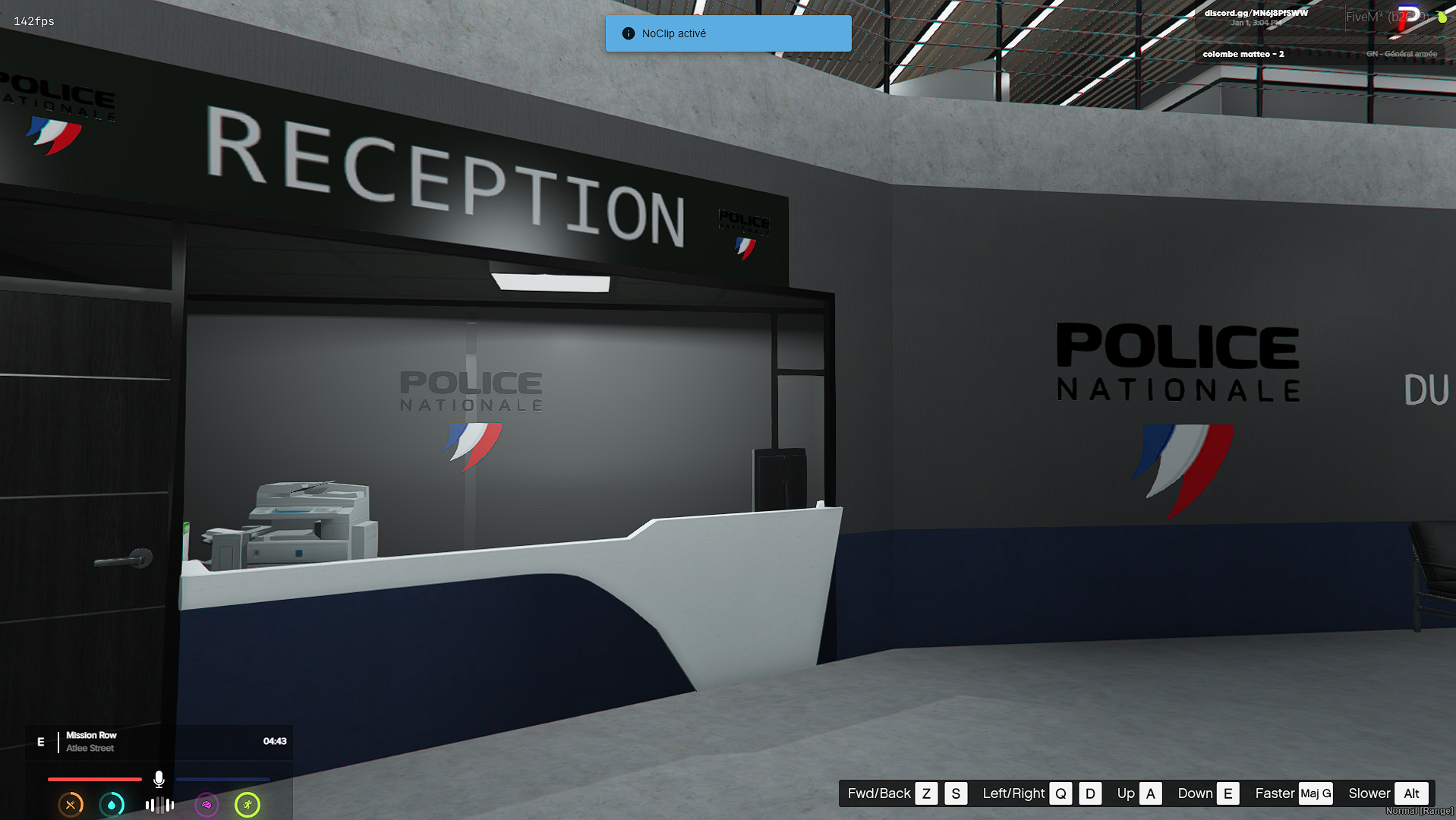Click the voice activity bars indicator

pyautogui.click(x=159, y=805)
